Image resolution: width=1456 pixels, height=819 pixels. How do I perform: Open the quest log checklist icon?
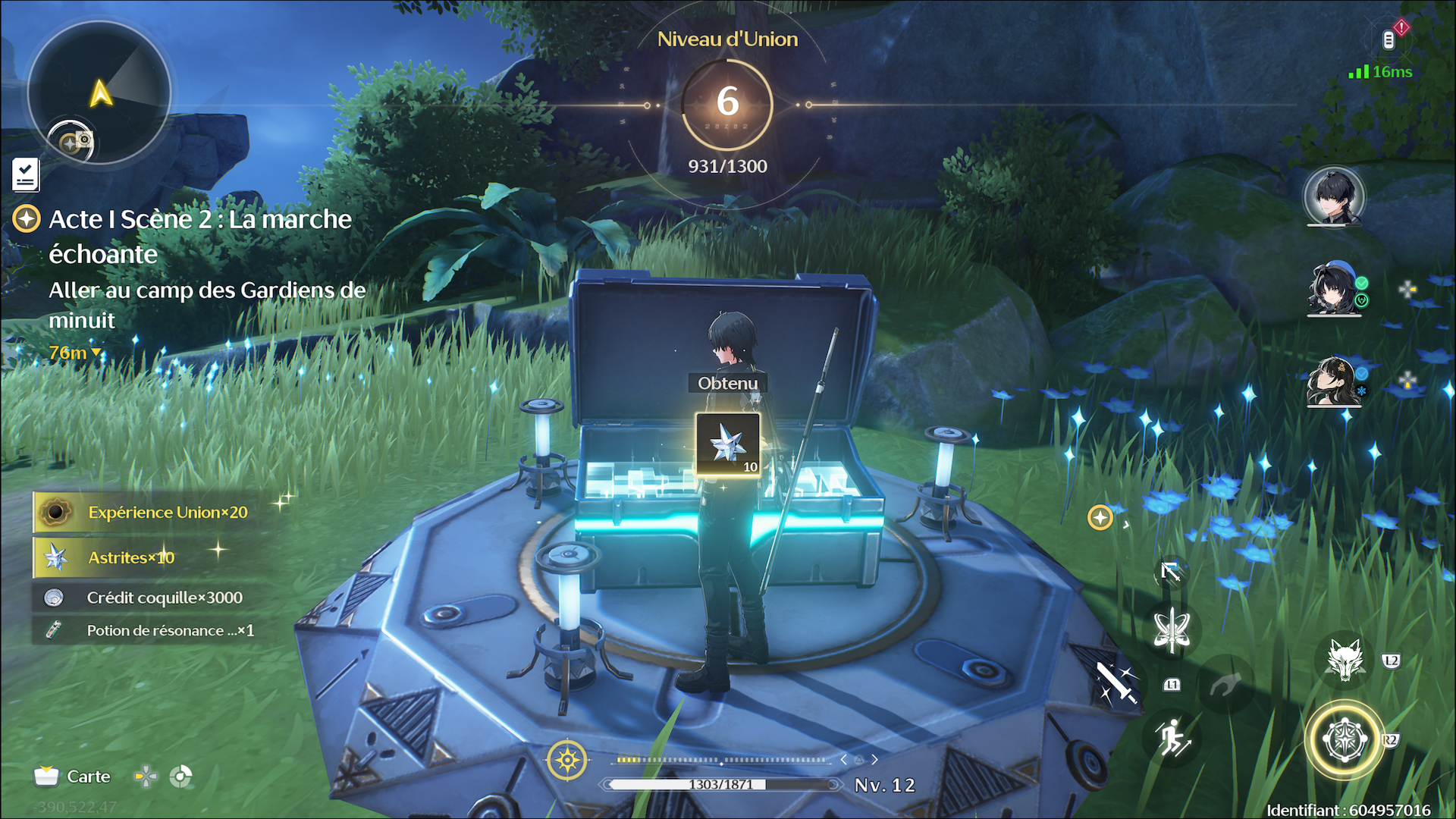pyautogui.click(x=26, y=175)
